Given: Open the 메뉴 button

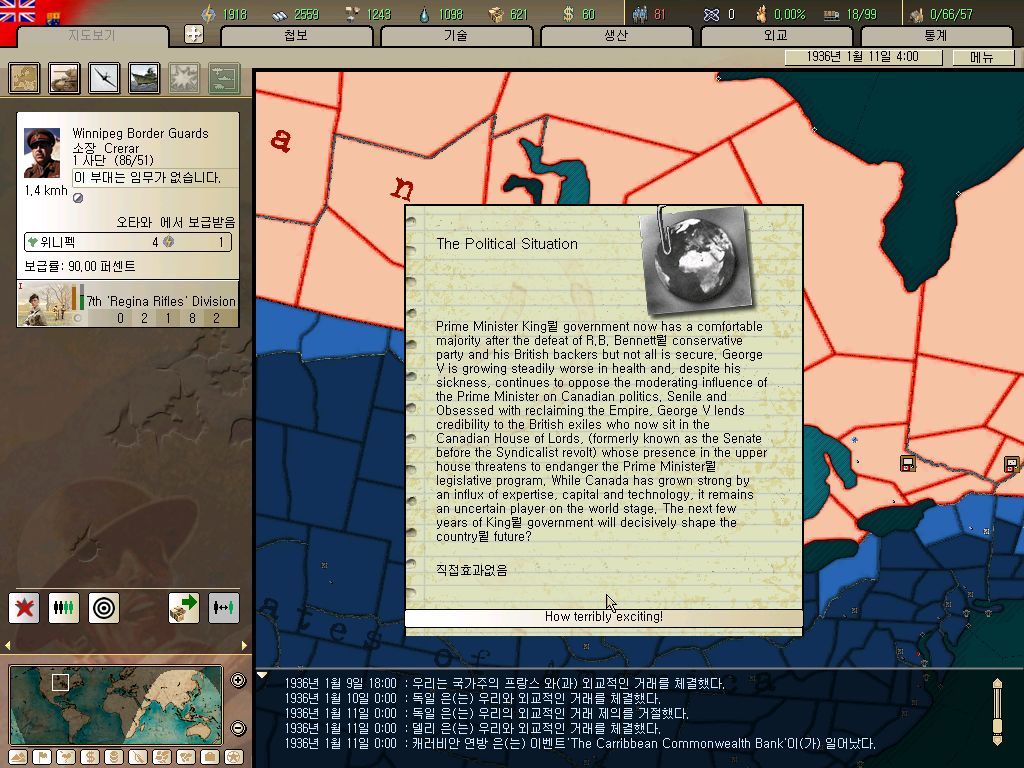Looking at the screenshot, I should 981,57.
